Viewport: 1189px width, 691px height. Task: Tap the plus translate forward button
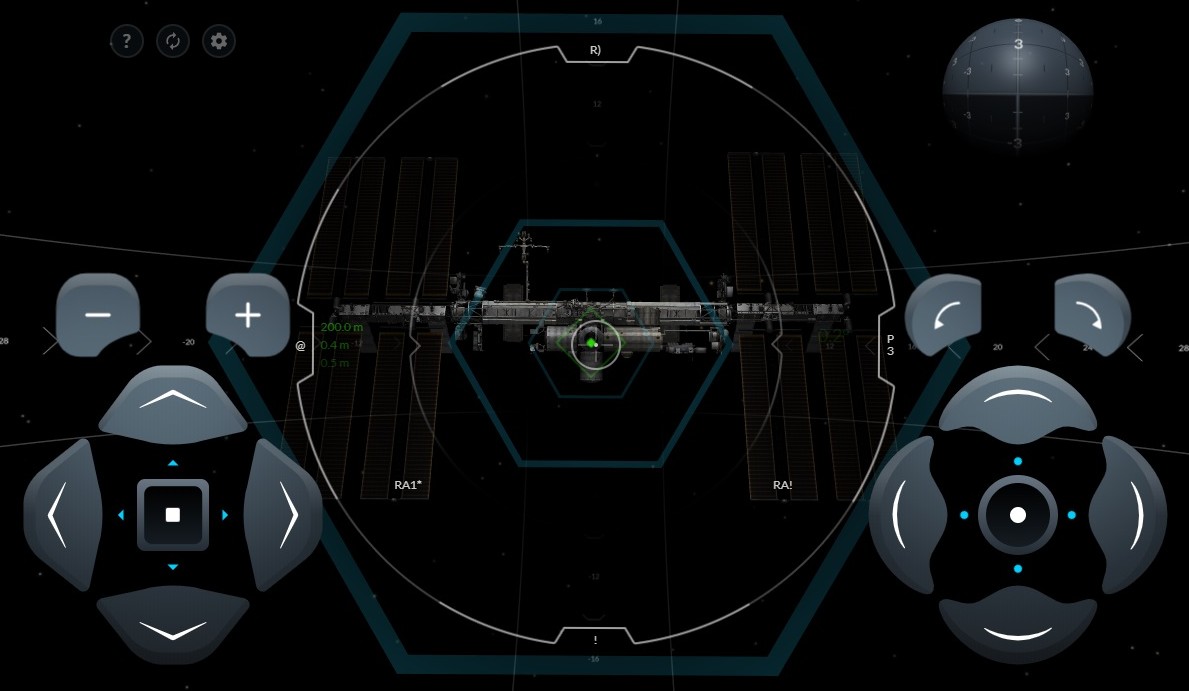247,315
